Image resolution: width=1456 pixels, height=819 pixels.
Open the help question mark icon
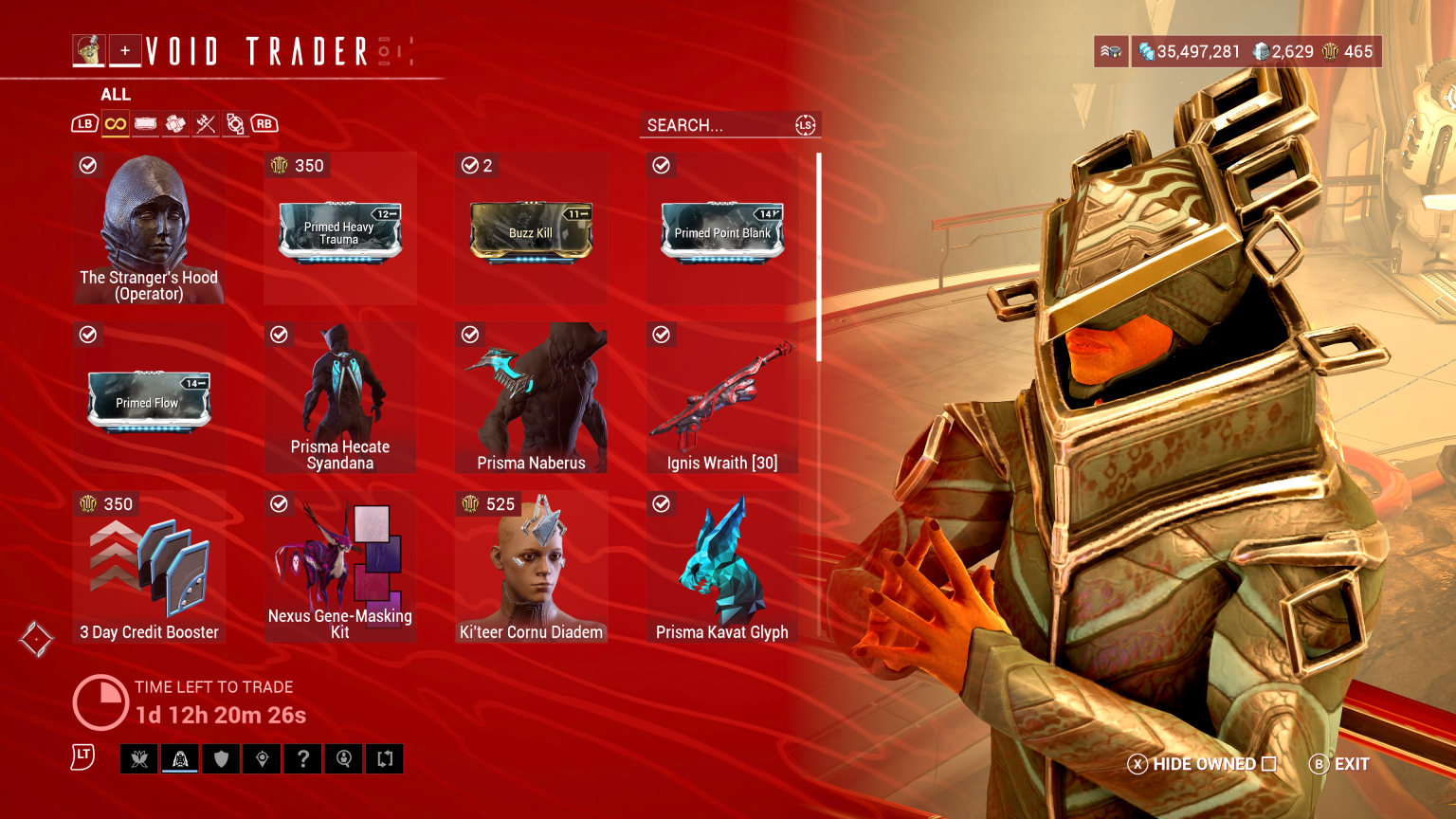point(302,758)
